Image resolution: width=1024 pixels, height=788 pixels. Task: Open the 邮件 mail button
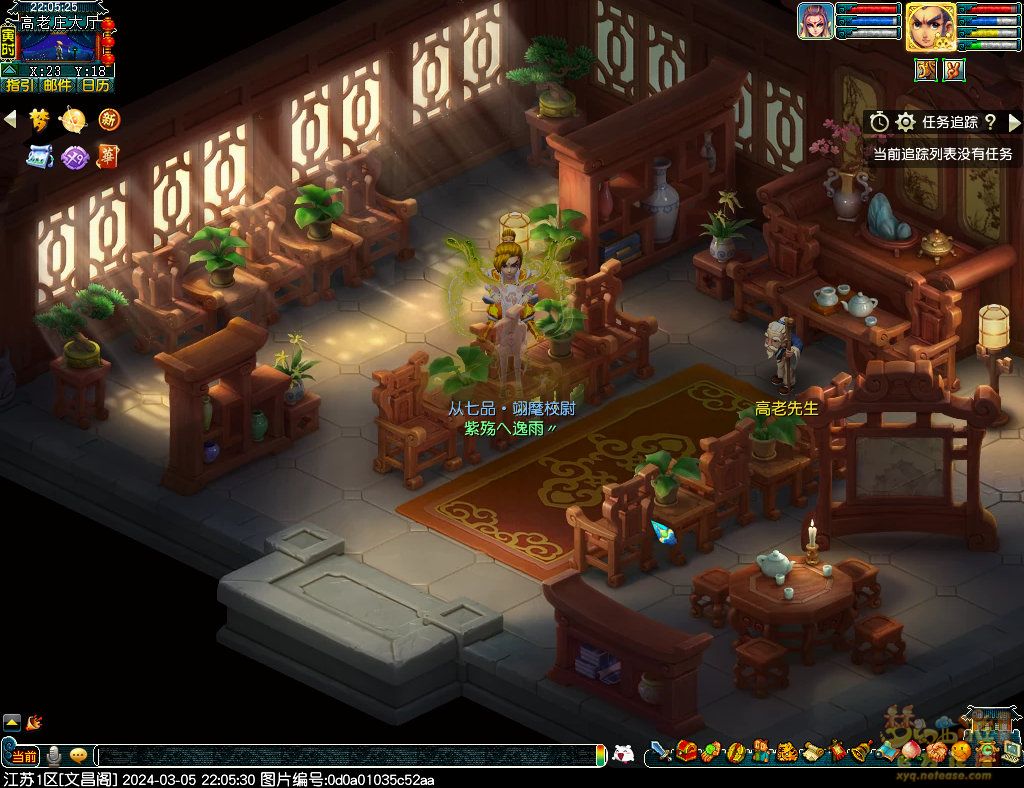(x=57, y=86)
